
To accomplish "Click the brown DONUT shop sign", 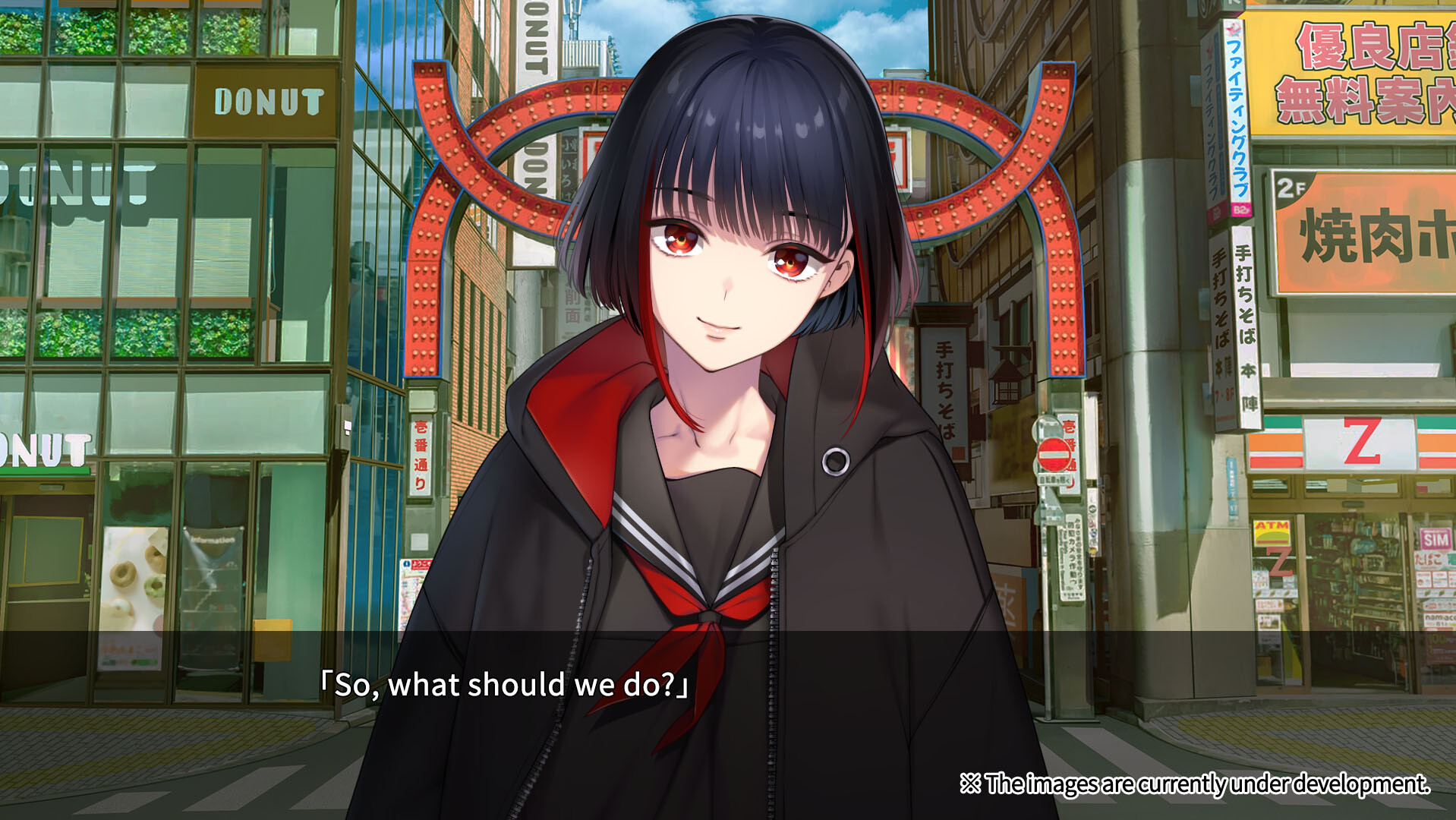I will coord(267,101).
